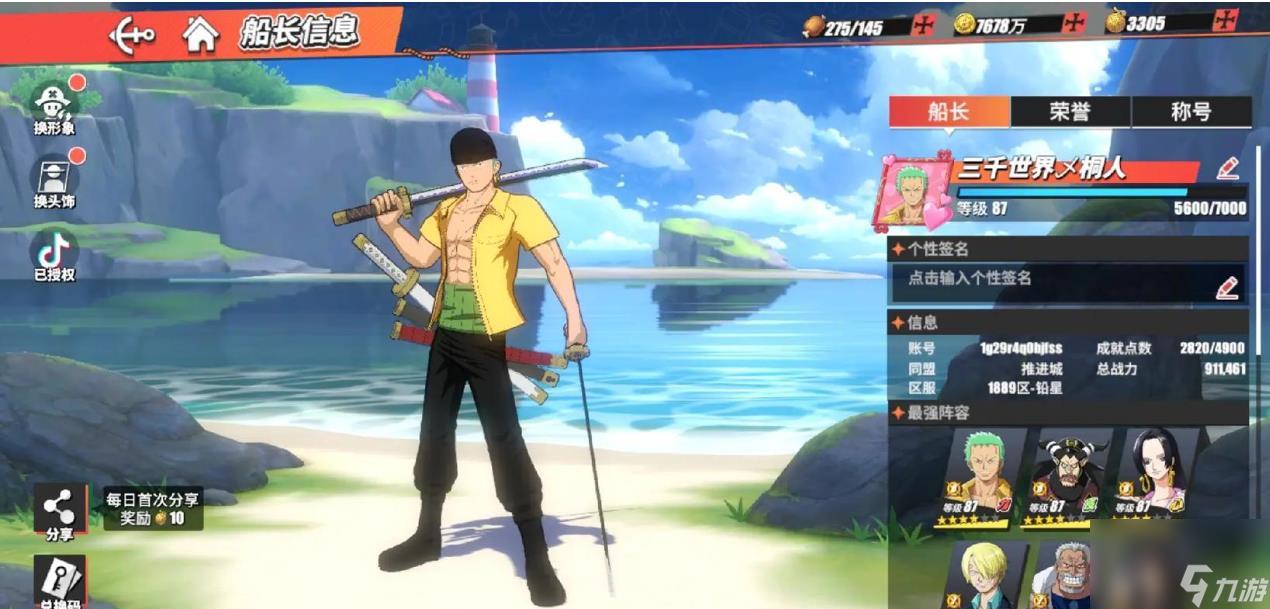Switch to the 荣誉 honor tab
The image size is (1270, 609).
[1070, 111]
